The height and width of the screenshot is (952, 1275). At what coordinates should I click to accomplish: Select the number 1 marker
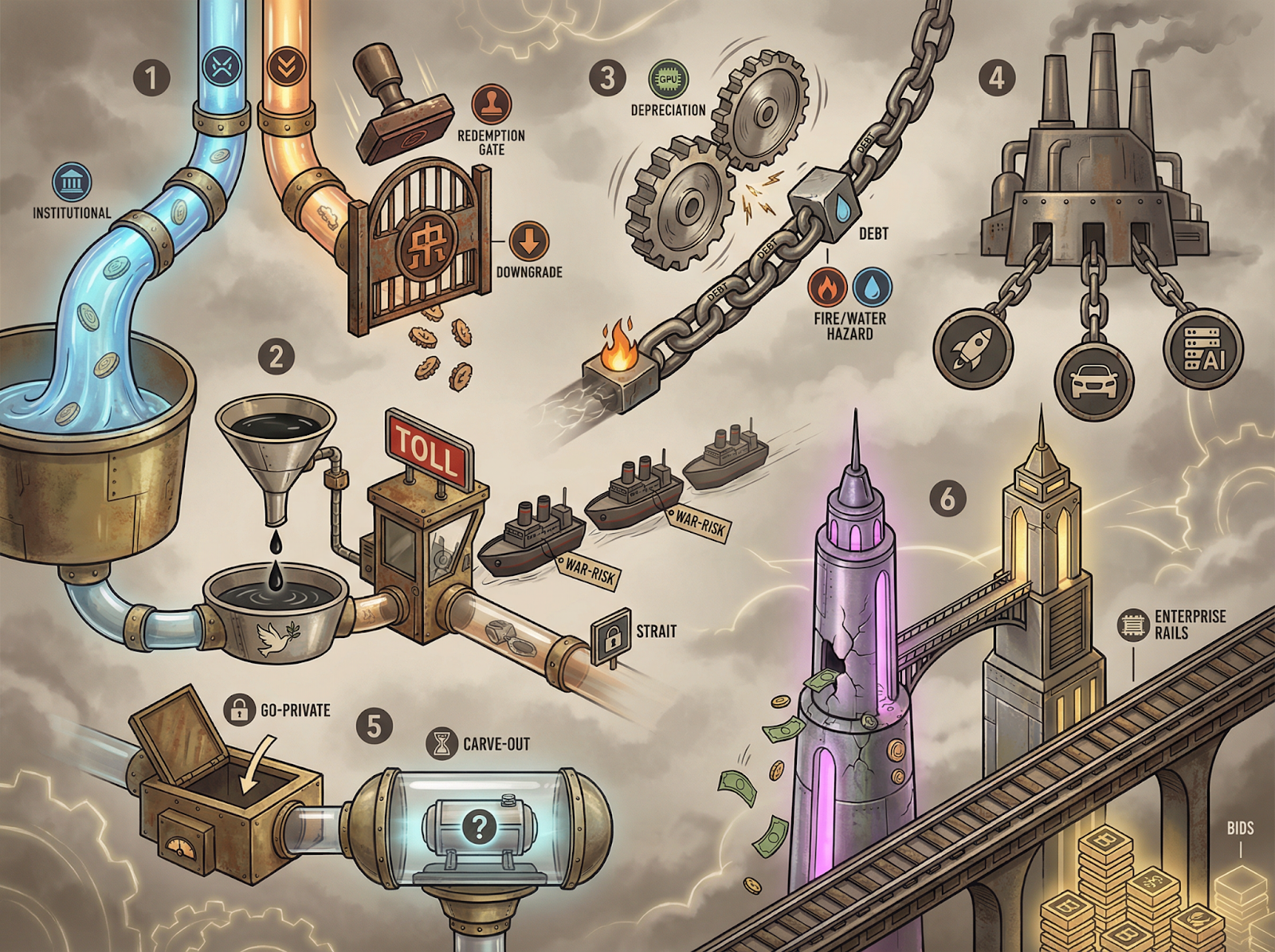pos(151,78)
